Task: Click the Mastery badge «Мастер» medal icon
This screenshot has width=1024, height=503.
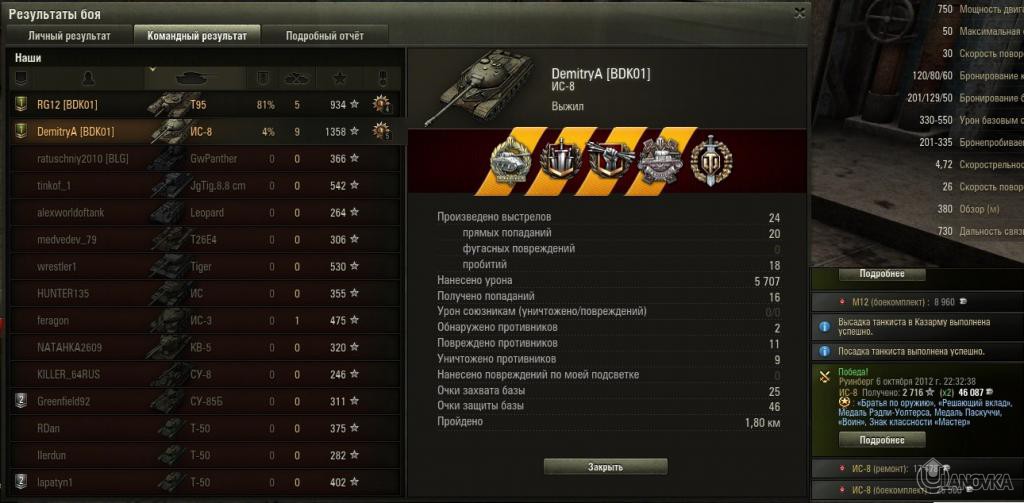Action: click(711, 159)
